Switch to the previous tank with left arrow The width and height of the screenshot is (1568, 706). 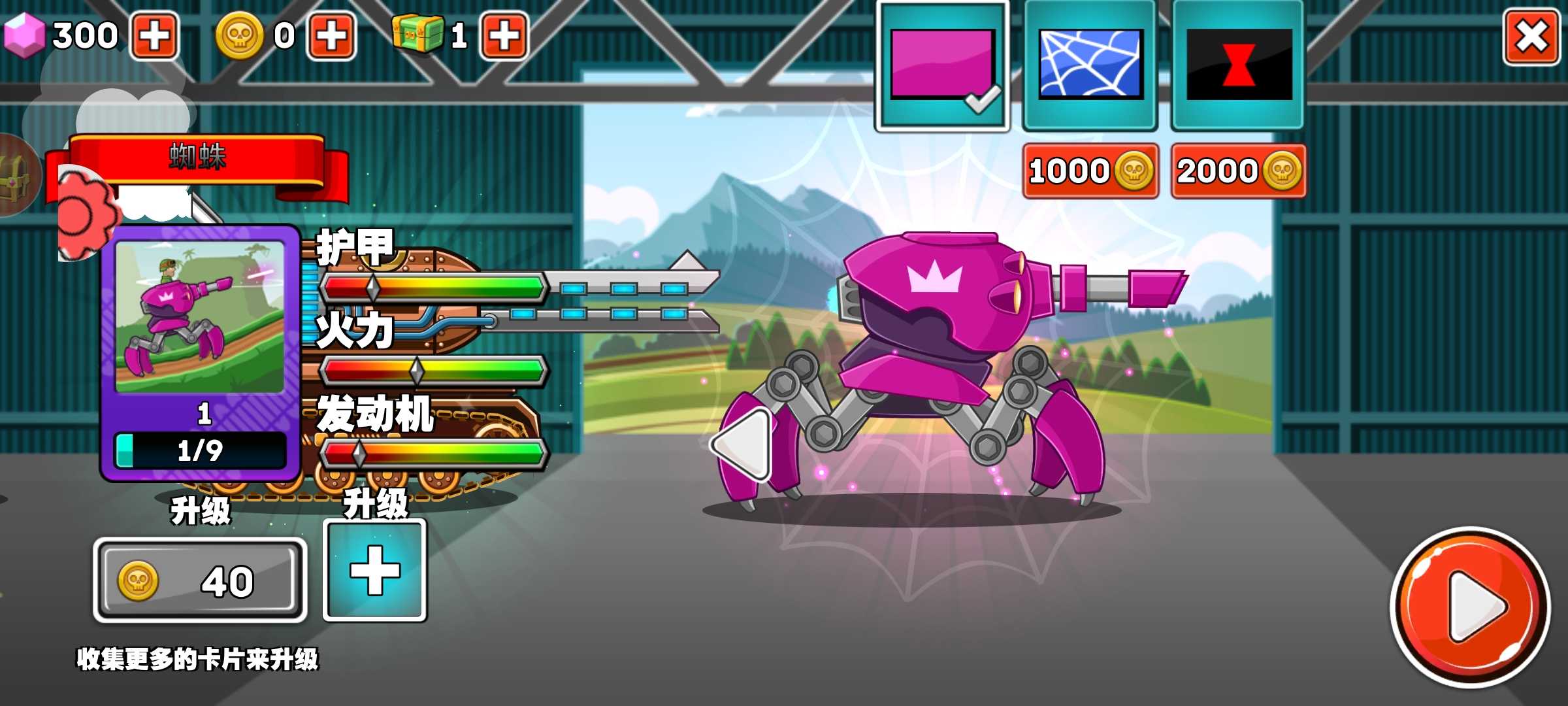744,444
